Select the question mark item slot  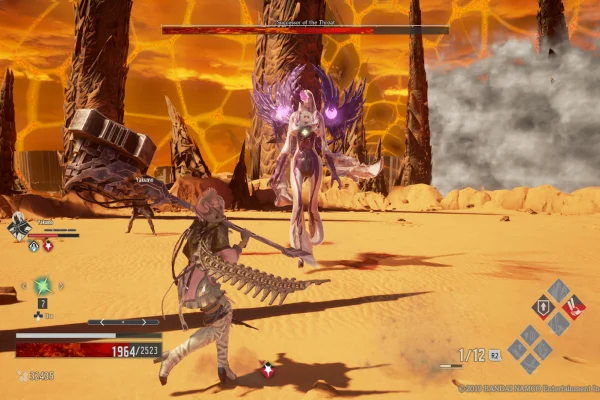(x=42, y=304)
